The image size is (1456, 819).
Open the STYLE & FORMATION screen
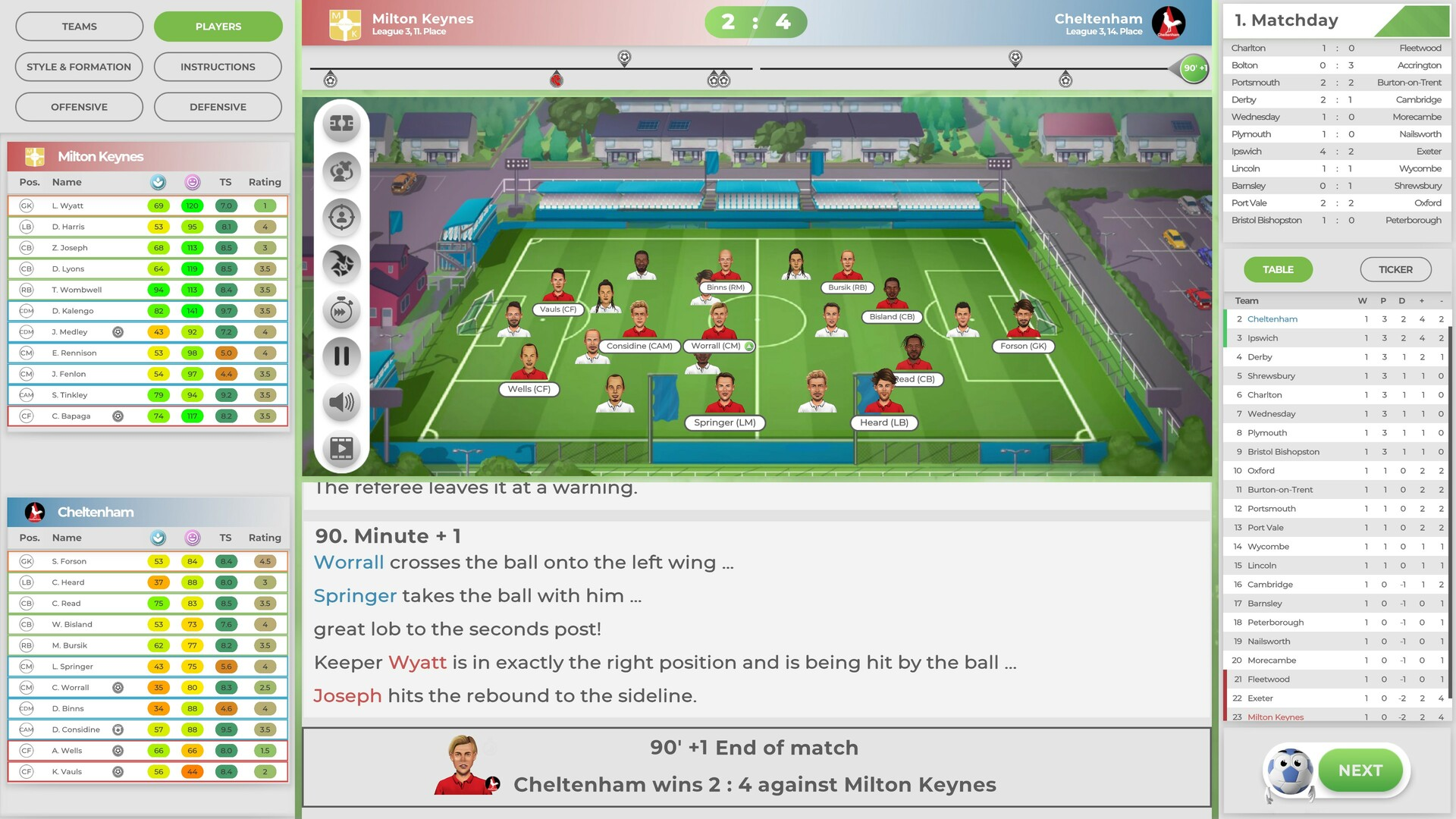click(x=78, y=67)
